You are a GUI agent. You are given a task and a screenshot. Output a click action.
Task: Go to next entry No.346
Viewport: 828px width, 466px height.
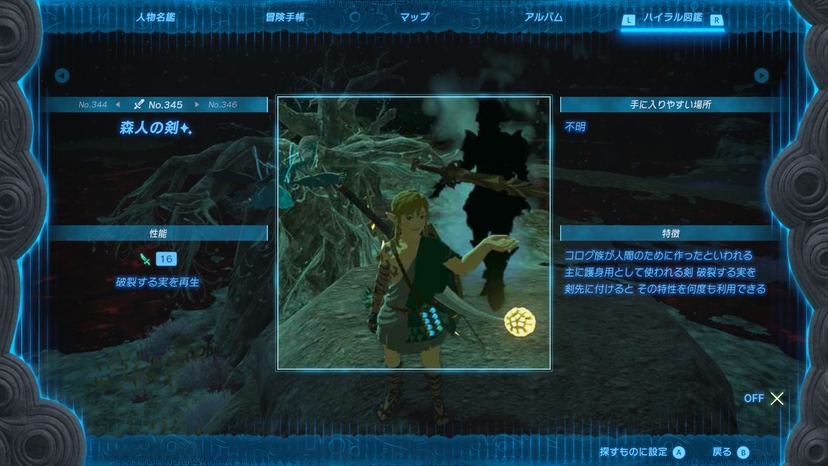pos(222,104)
